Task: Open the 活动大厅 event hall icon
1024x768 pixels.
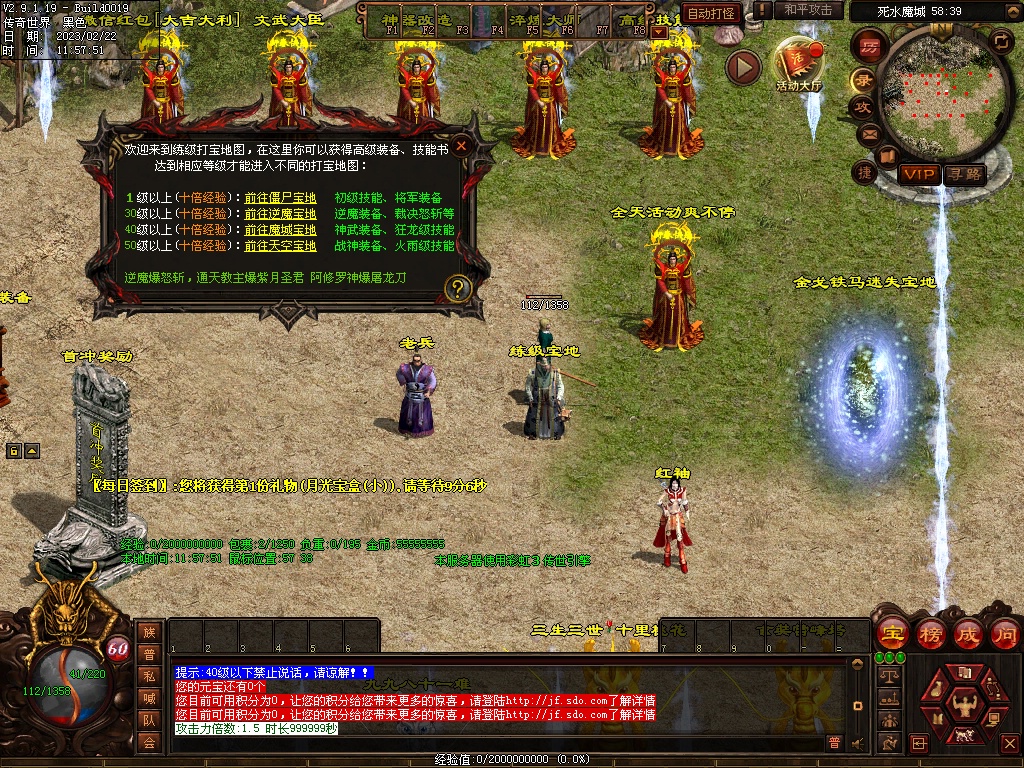Action: point(799,62)
